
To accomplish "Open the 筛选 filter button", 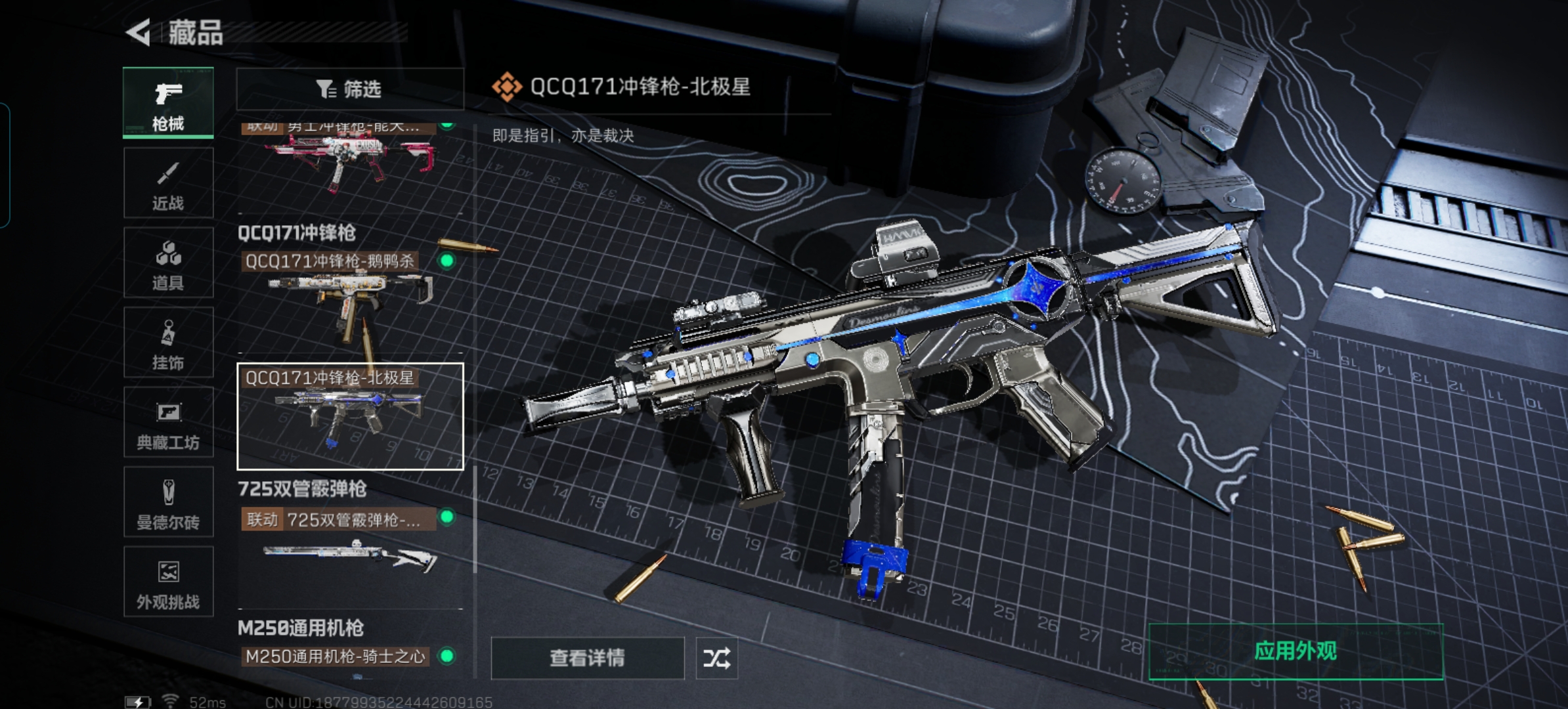I will point(349,89).
